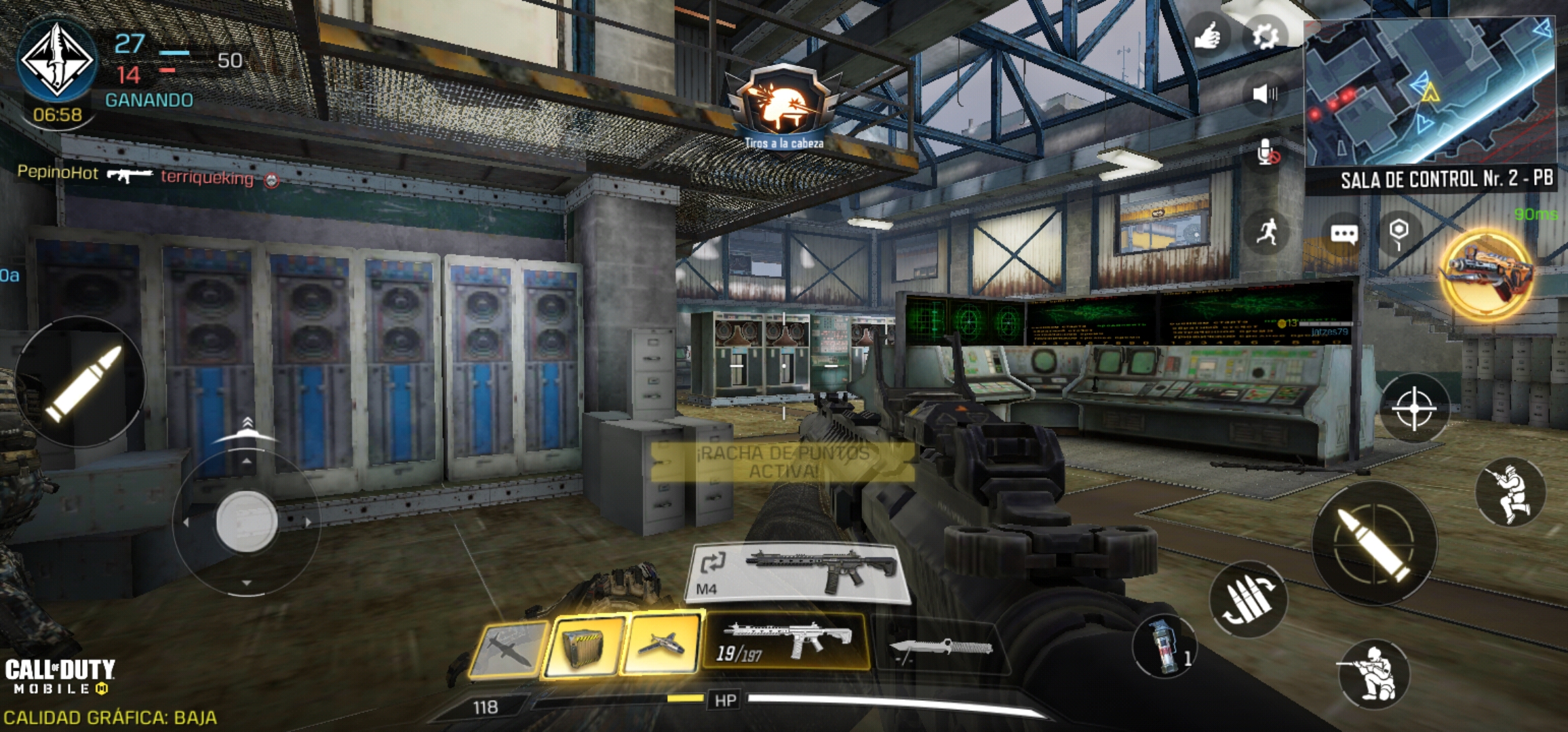
Task: Tap the thumbs-up like button
Action: point(1207,36)
